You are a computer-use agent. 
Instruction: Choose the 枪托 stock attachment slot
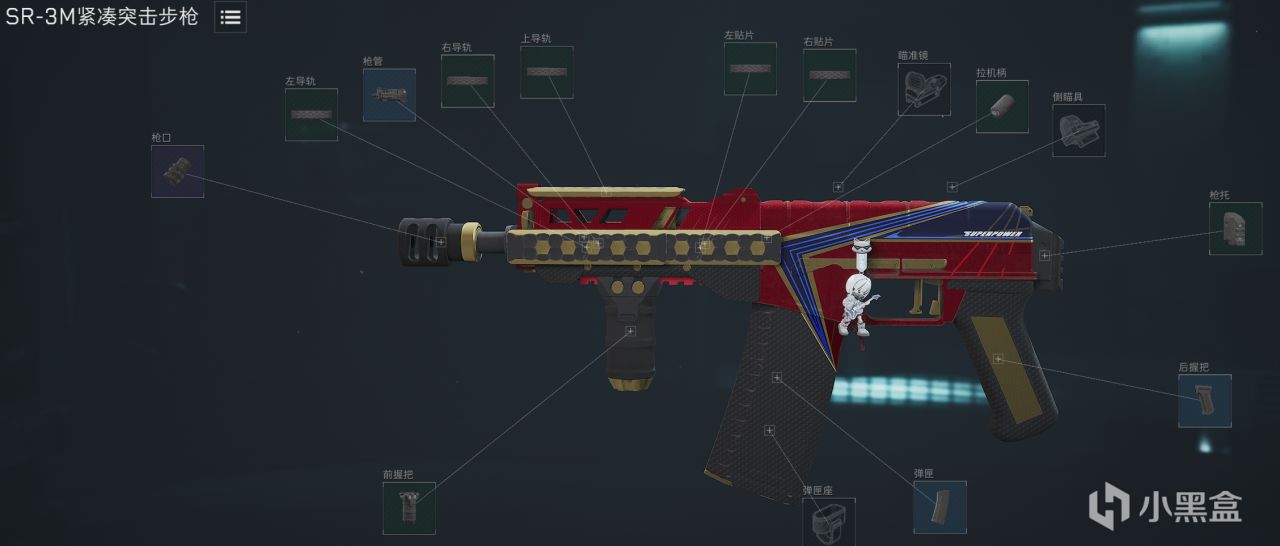coord(1235,228)
